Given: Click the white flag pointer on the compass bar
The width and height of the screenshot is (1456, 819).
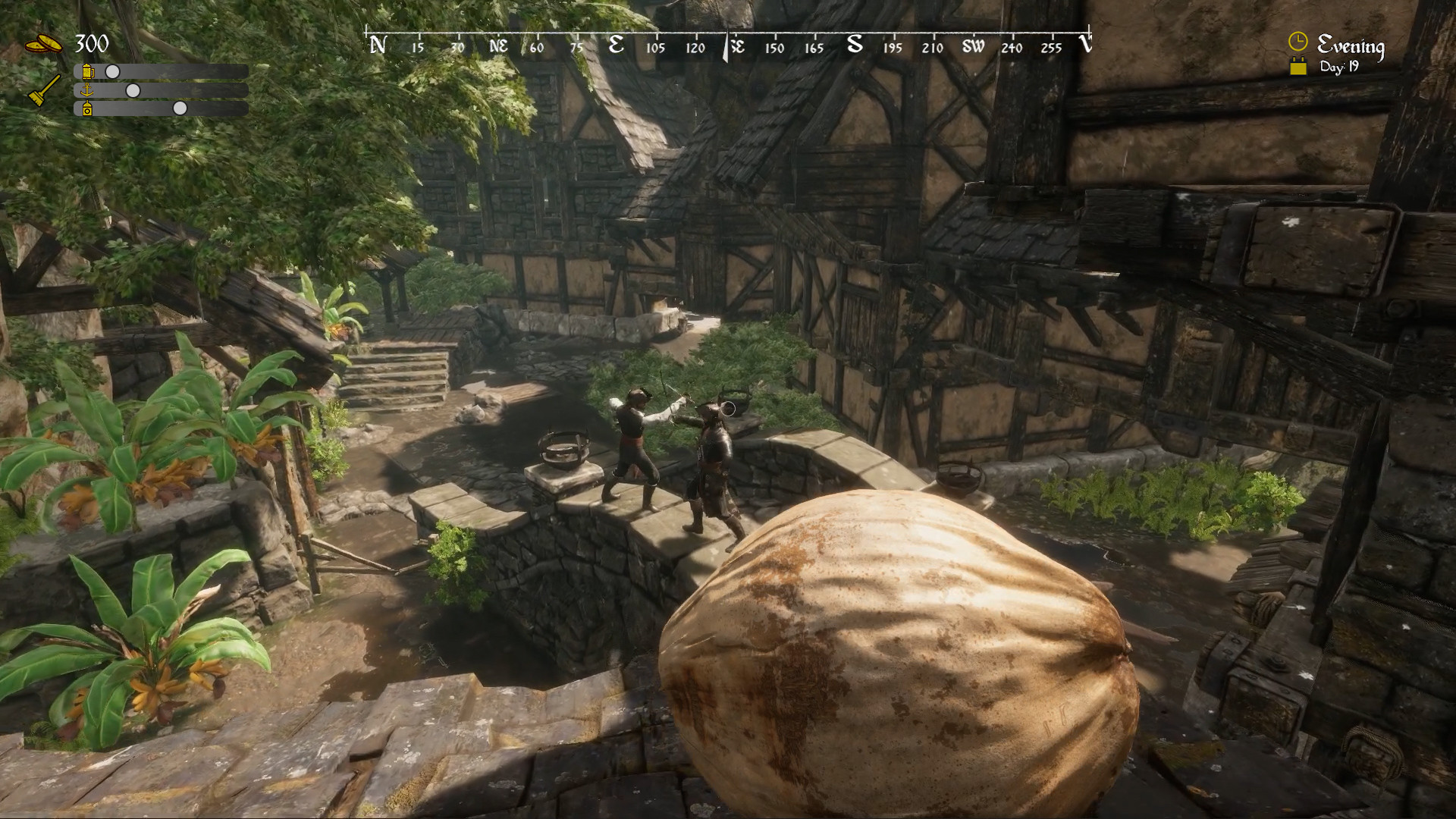Looking at the screenshot, I should coord(726,45).
